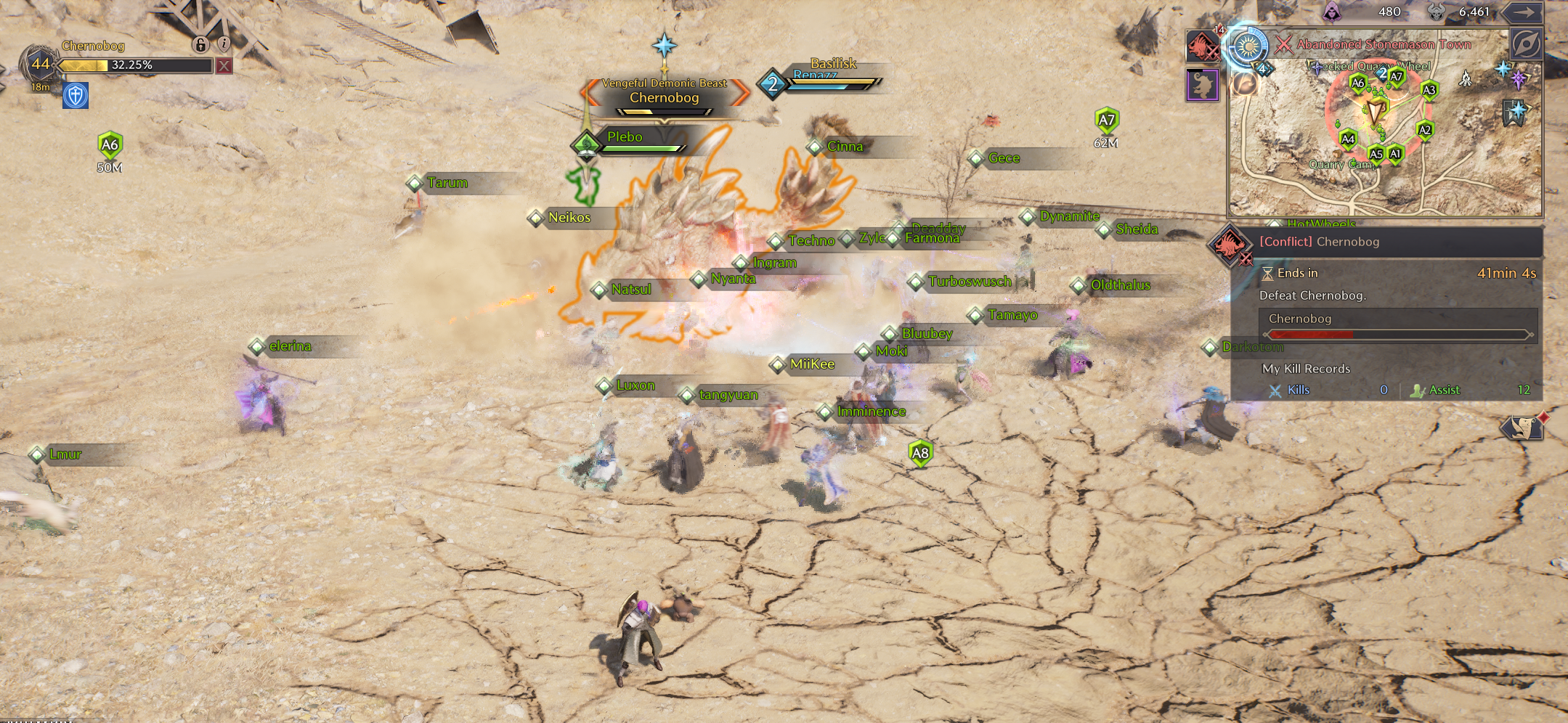Click the purple hooded figure currency icon
This screenshot has width=1568, height=723.
coord(1331,12)
